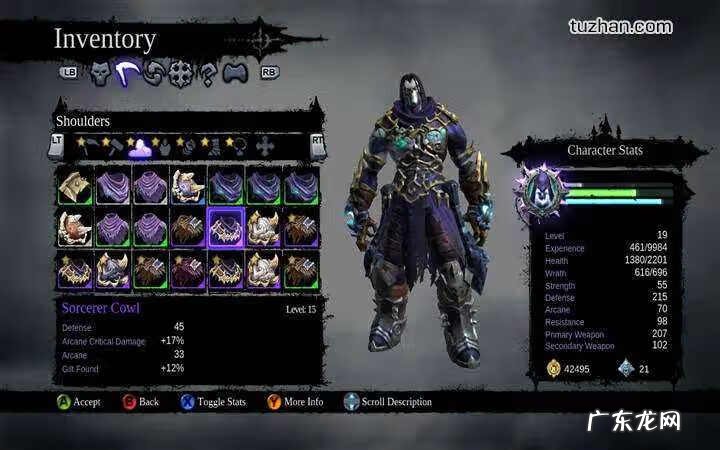Open the four-pointed cross equipment category

265,146
